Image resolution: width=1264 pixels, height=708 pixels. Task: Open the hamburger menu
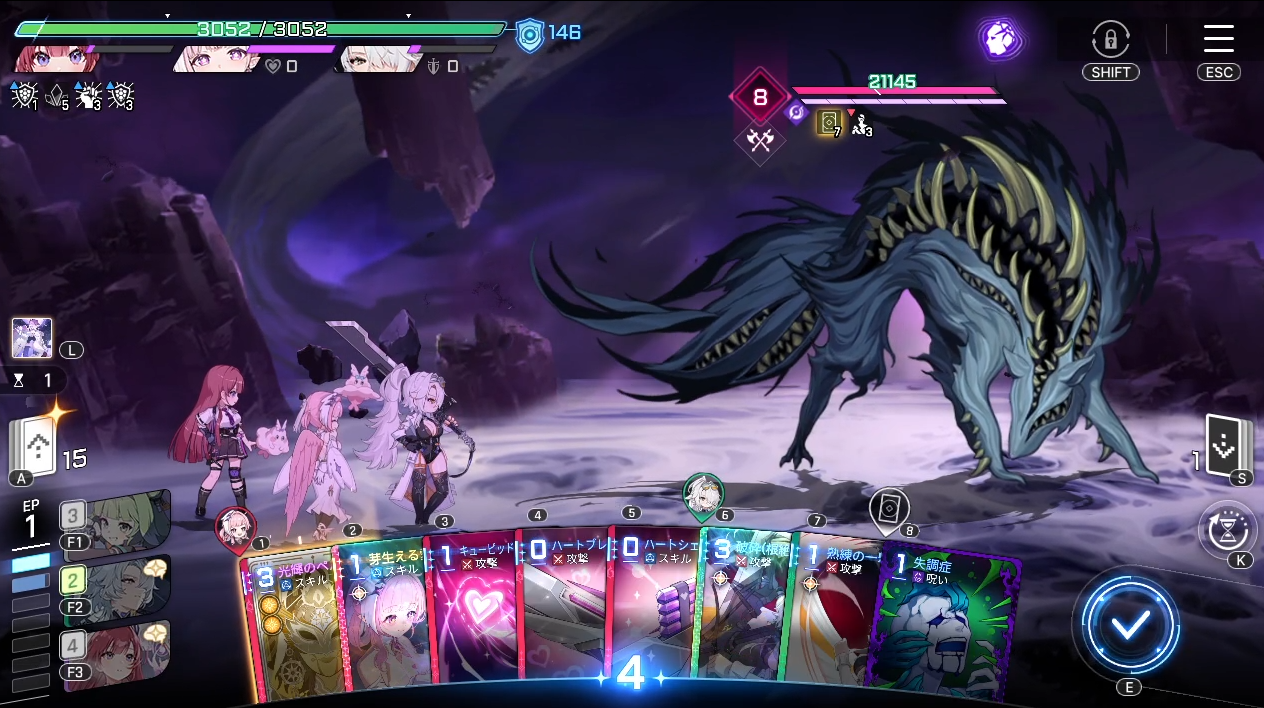(x=1218, y=39)
